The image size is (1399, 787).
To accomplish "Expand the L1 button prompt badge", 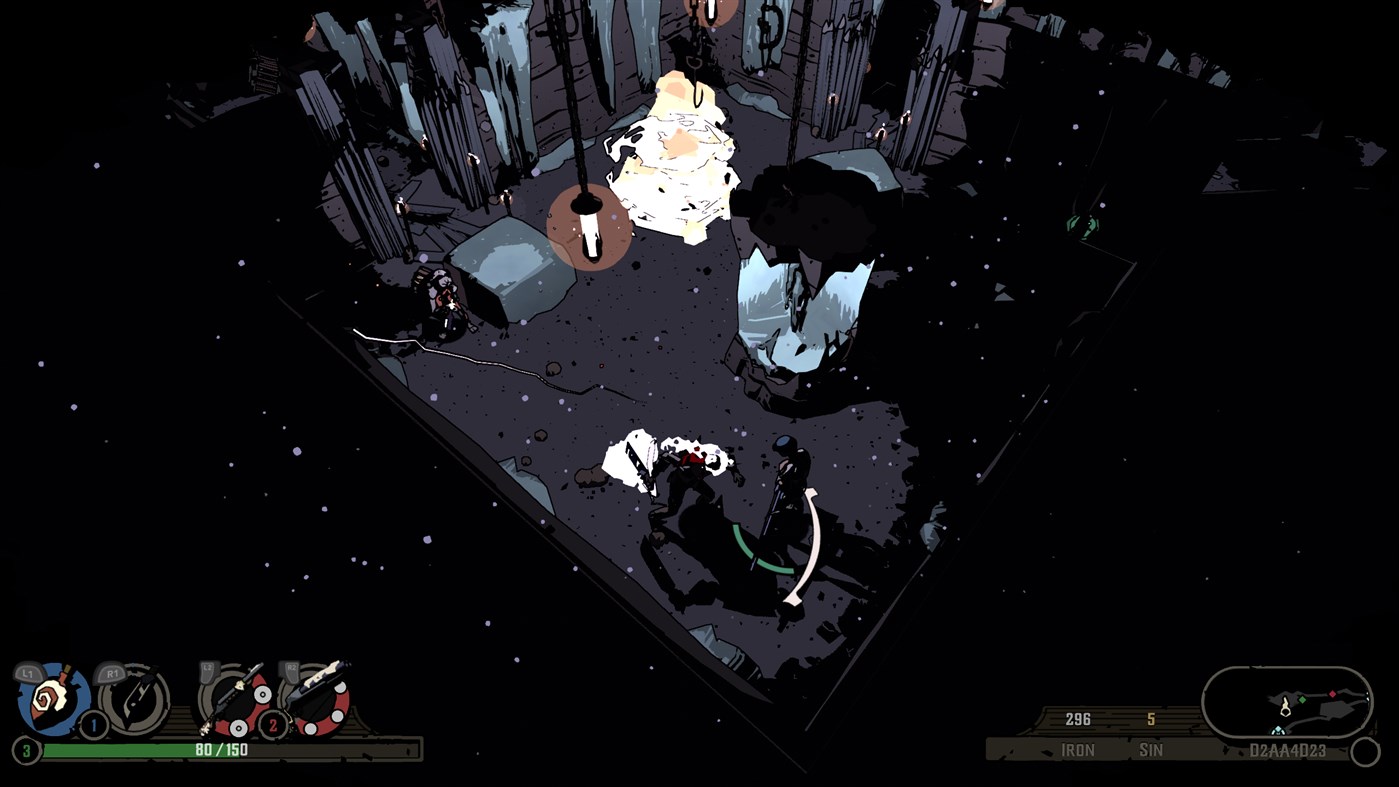I will click(x=27, y=672).
